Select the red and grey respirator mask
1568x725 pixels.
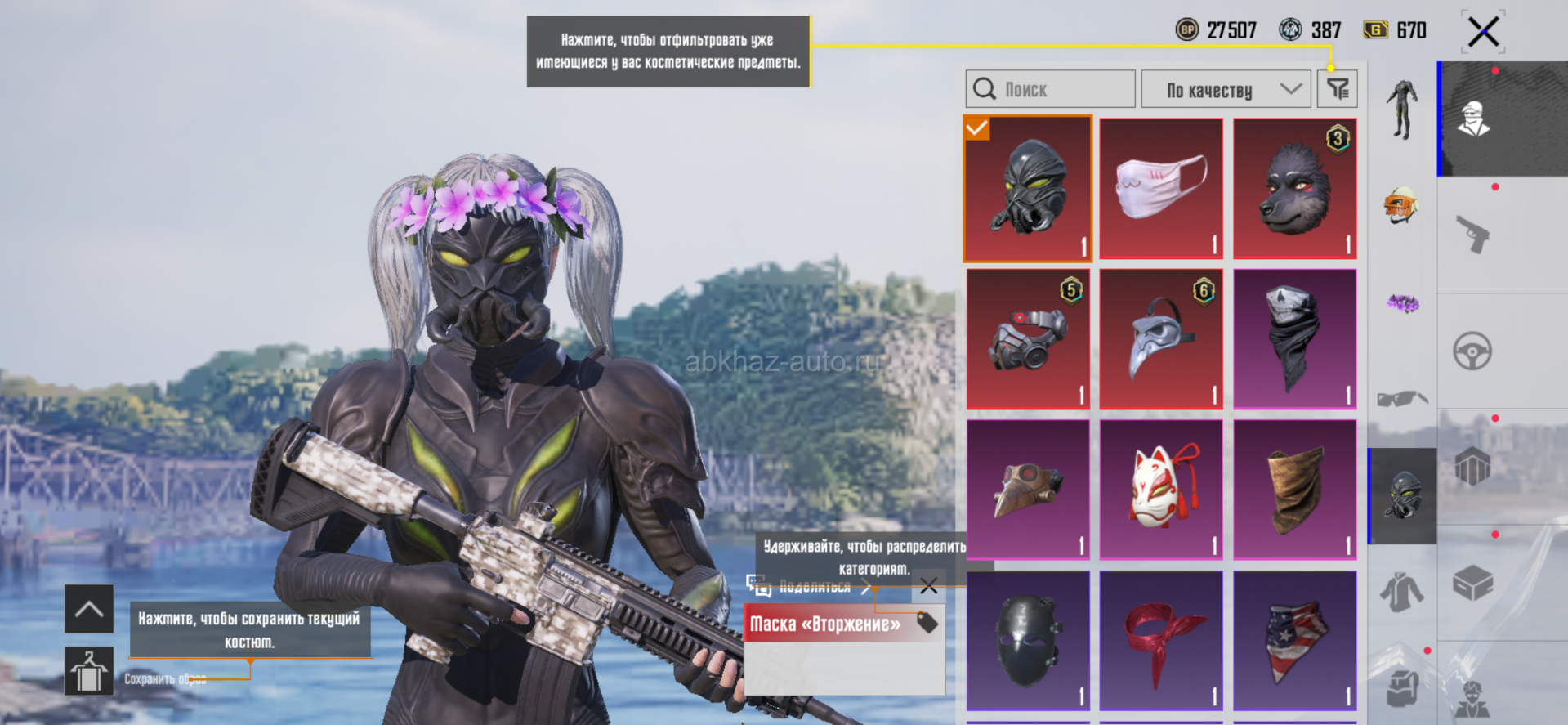pos(1028,339)
